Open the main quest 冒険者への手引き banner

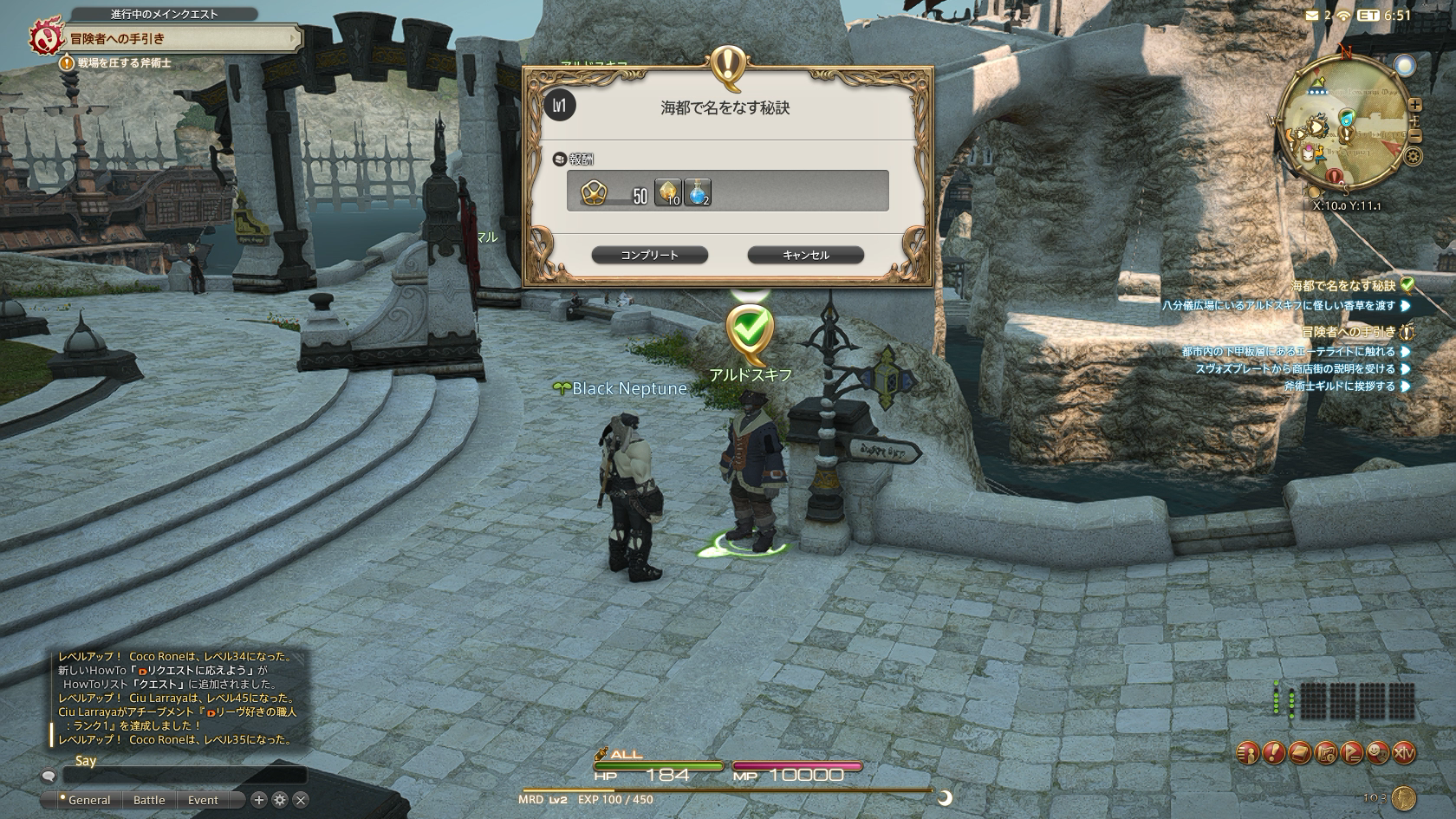[165, 39]
